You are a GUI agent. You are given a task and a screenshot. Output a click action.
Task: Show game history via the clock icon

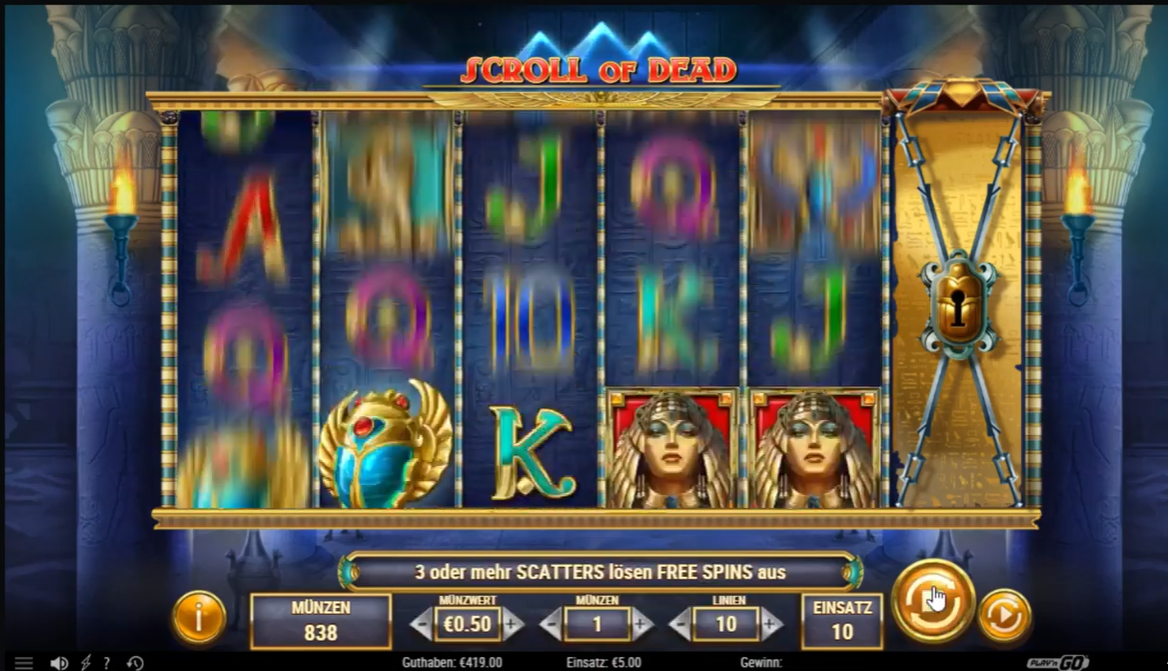135,662
